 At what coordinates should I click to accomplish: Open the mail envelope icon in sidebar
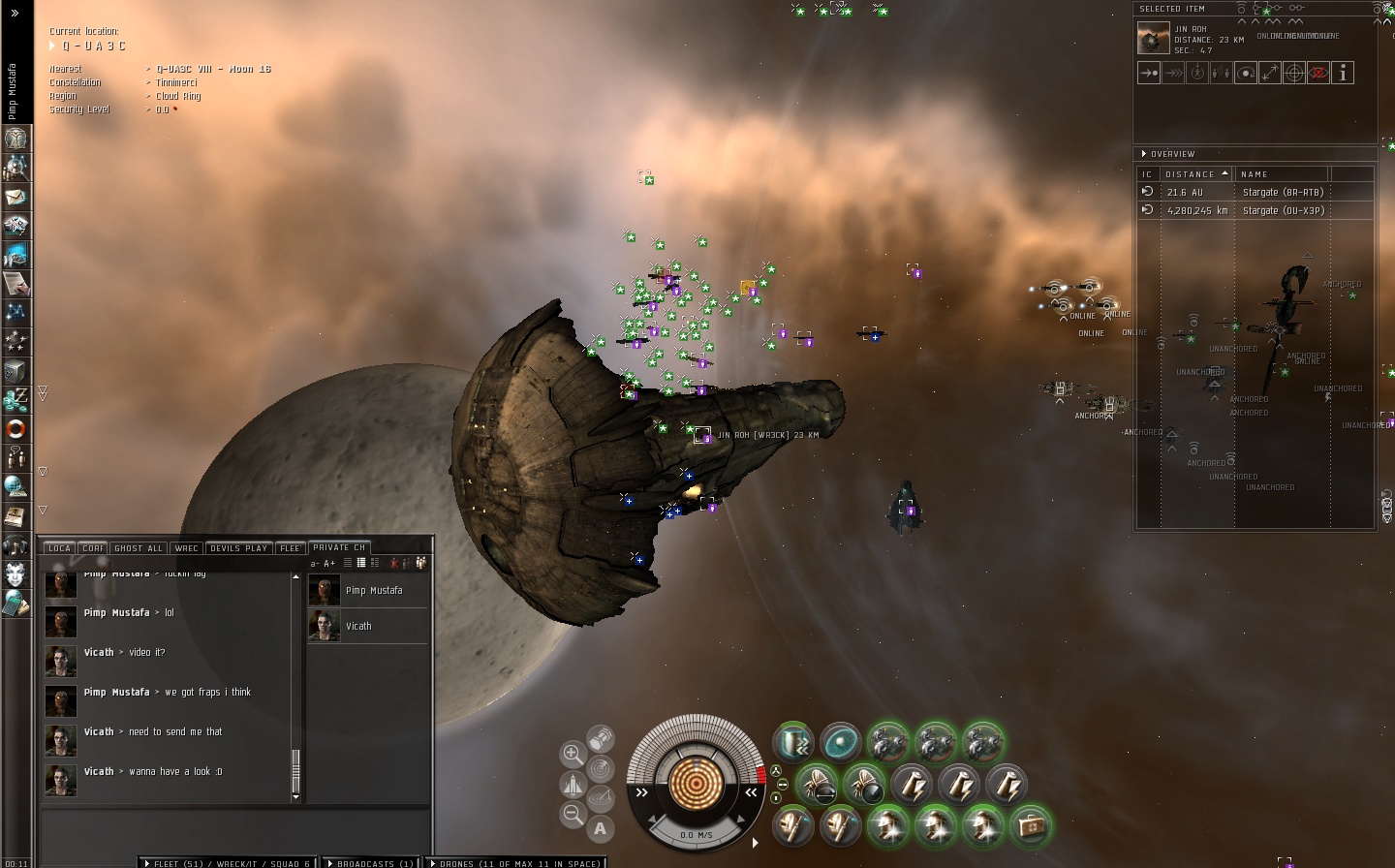tap(15, 197)
